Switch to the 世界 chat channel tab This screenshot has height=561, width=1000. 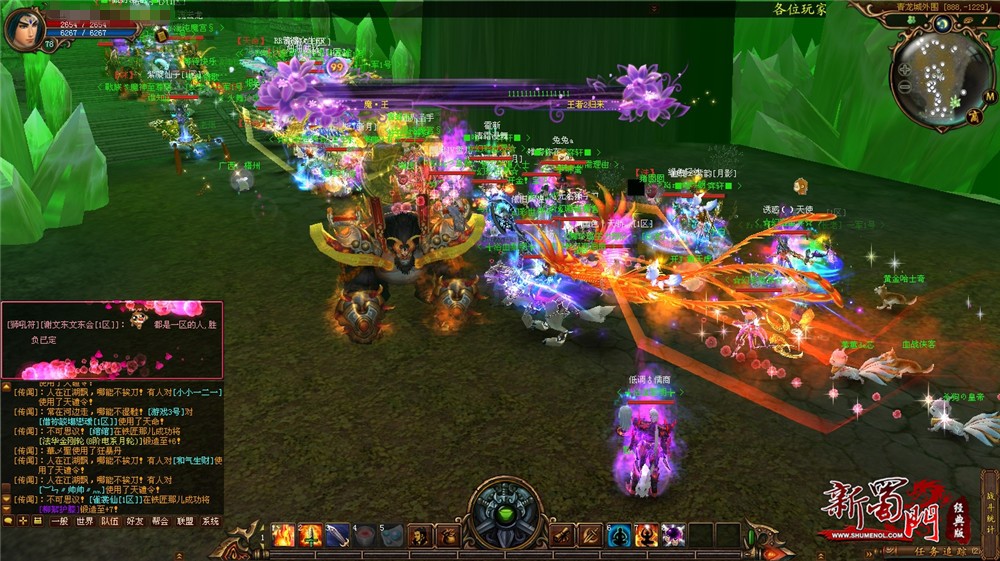[x=86, y=521]
